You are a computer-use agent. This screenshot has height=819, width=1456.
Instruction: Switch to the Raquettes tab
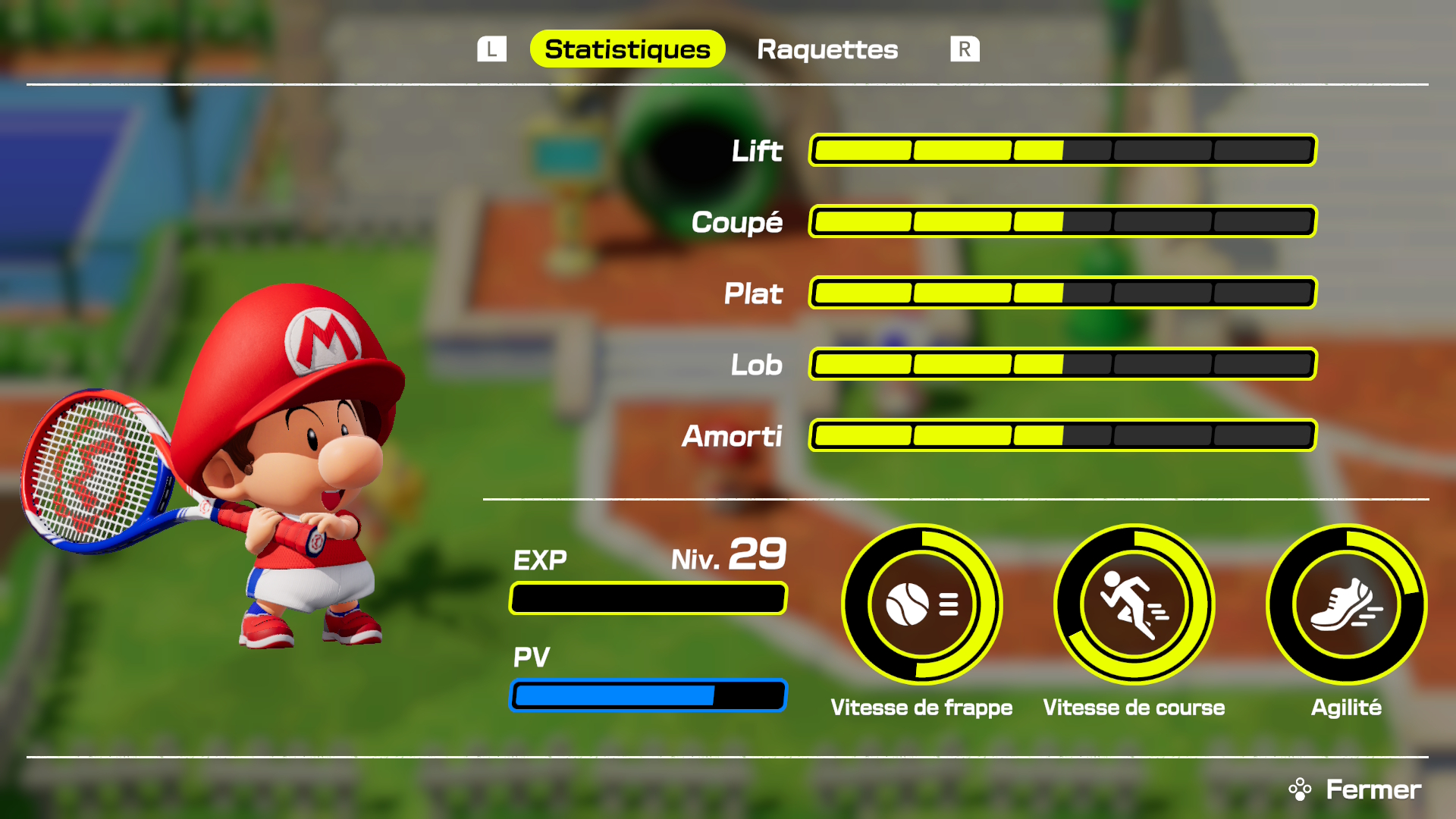pos(827,49)
